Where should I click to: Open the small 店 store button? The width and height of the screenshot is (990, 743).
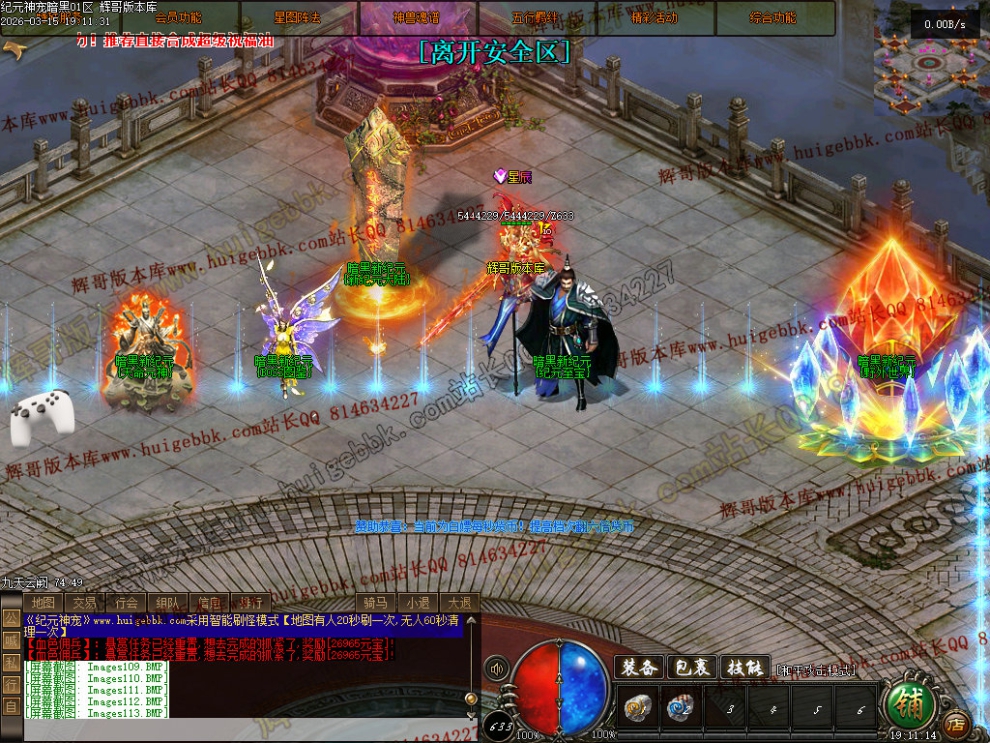point(954,720)
